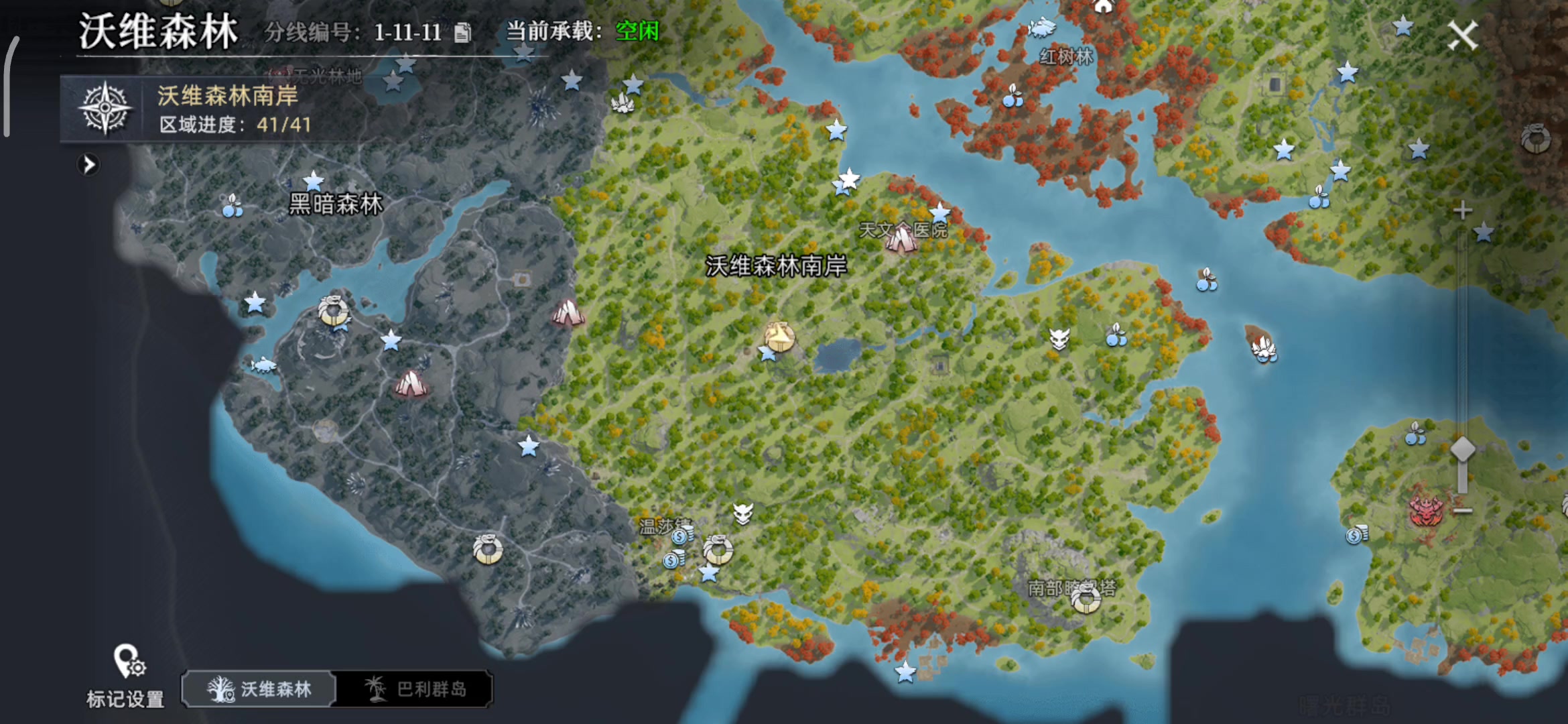Select the red boss icon on the eastern island

point(1427,511)
